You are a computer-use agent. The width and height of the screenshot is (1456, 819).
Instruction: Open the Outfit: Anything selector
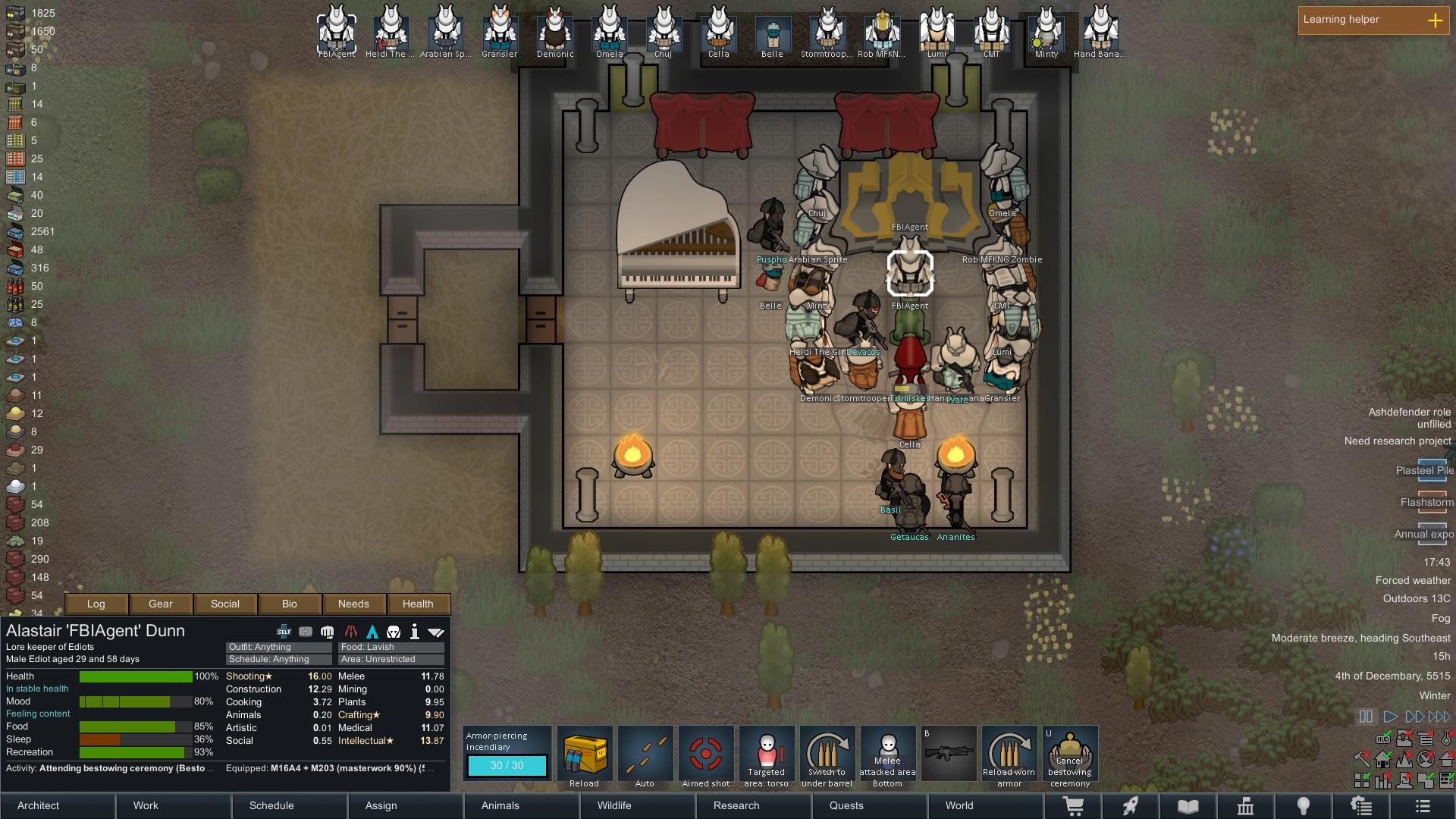click(277, 647)
